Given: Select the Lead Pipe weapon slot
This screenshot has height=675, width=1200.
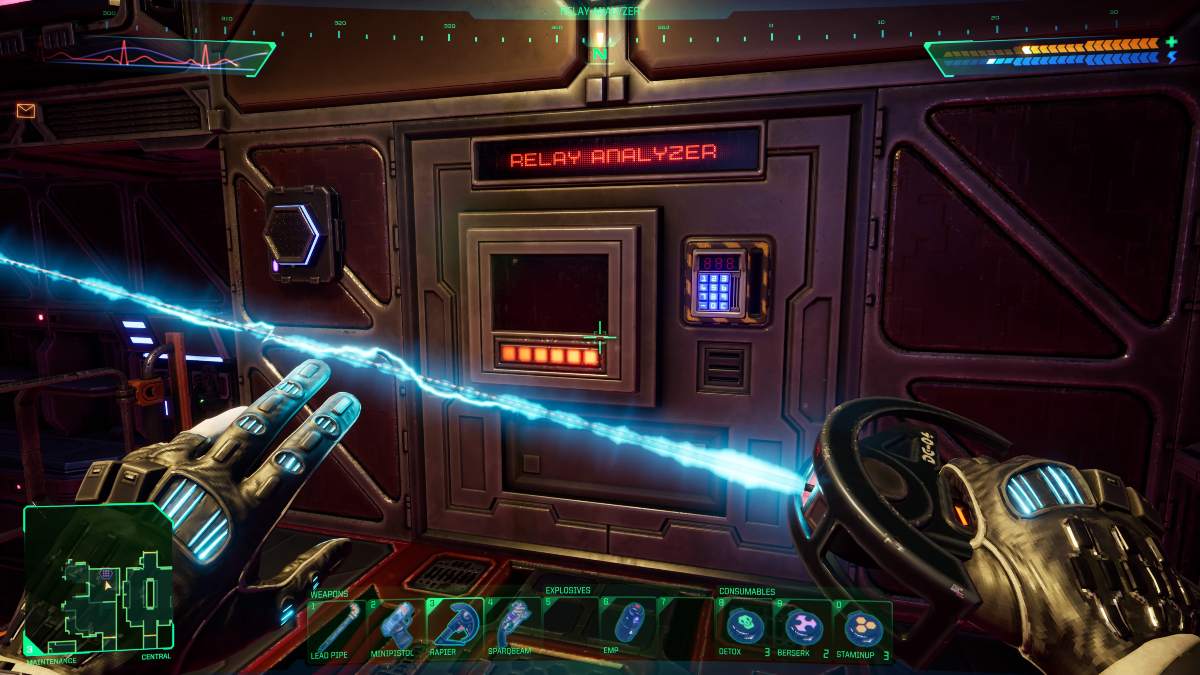Looking at the screenshot, I should pyautogui.click(x=335, y=626).
